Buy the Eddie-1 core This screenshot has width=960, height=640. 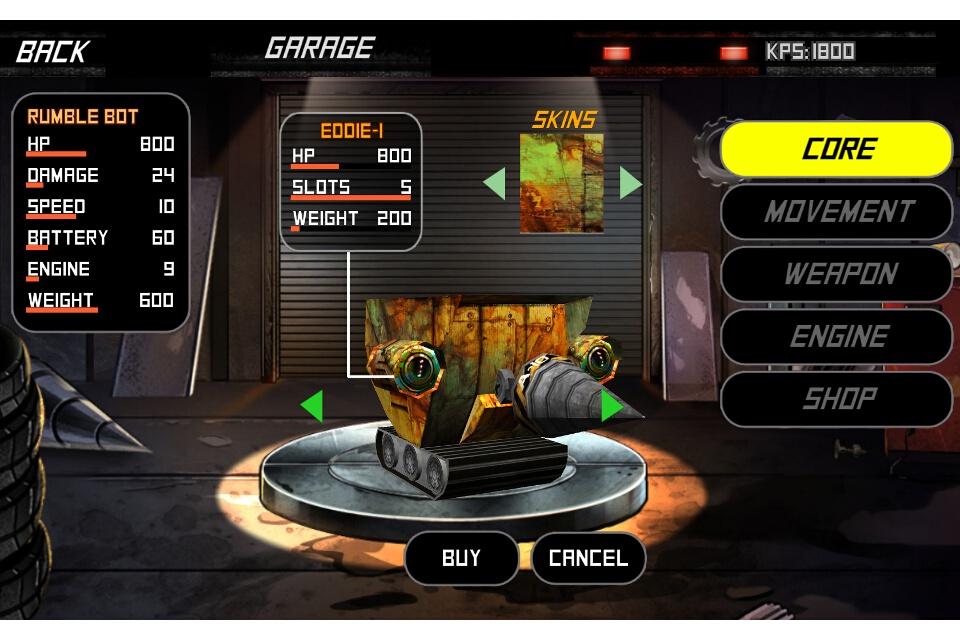pyautogui.click(x=461, y=558)
